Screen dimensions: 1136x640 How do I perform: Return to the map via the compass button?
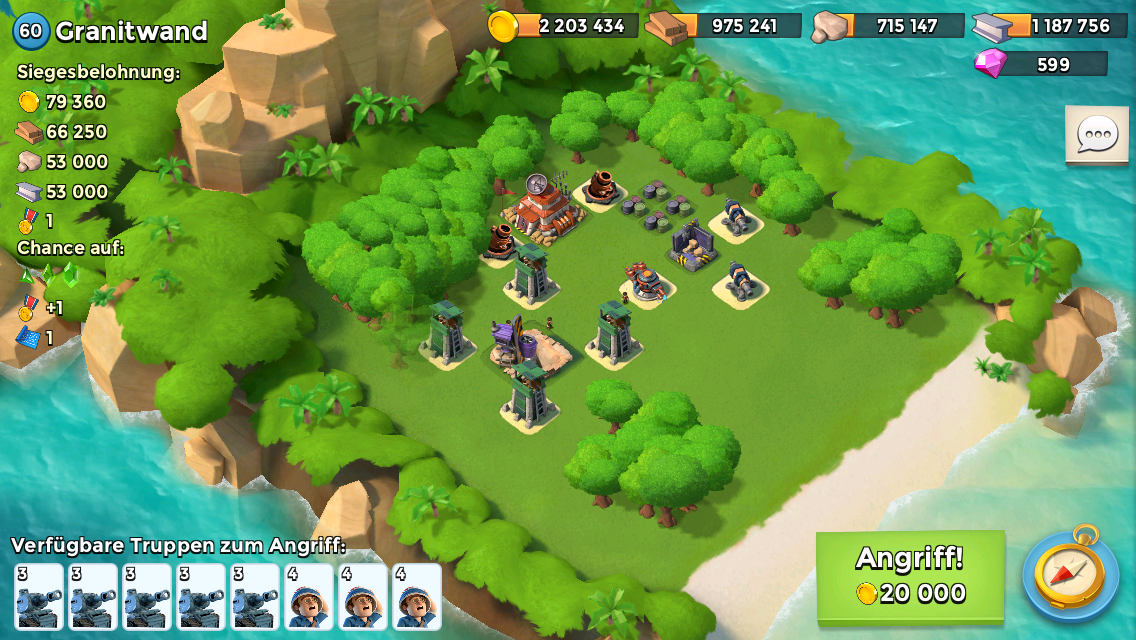tap(1070, 574)
